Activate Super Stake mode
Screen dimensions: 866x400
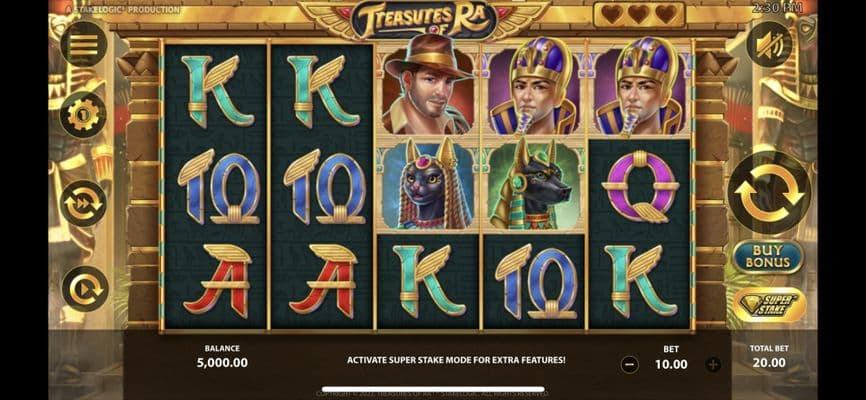point(769,304)
